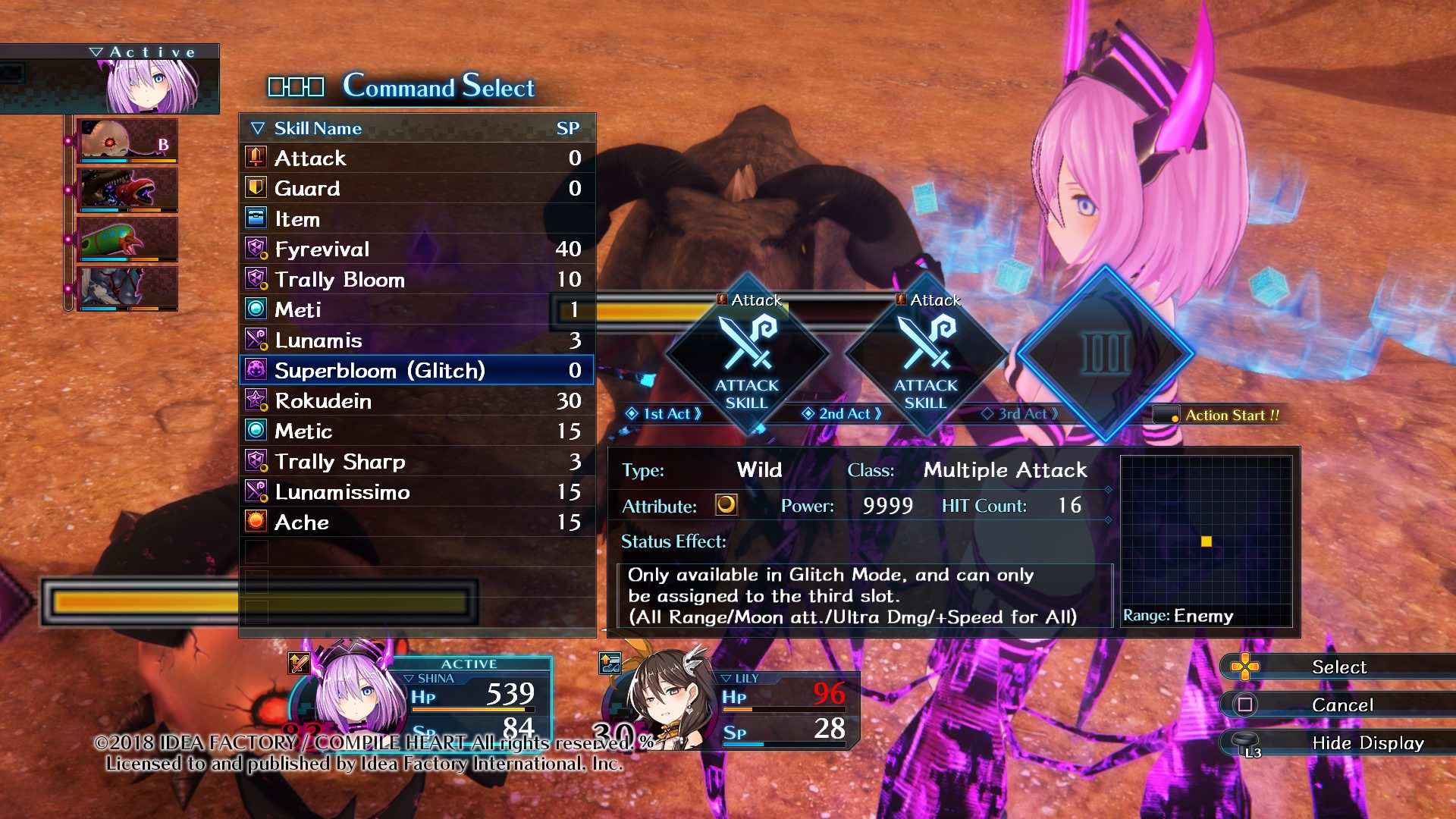This screenshot has width=1456, height=819.
Task: Sort list by Skill Name header
Action: (317, 128)
